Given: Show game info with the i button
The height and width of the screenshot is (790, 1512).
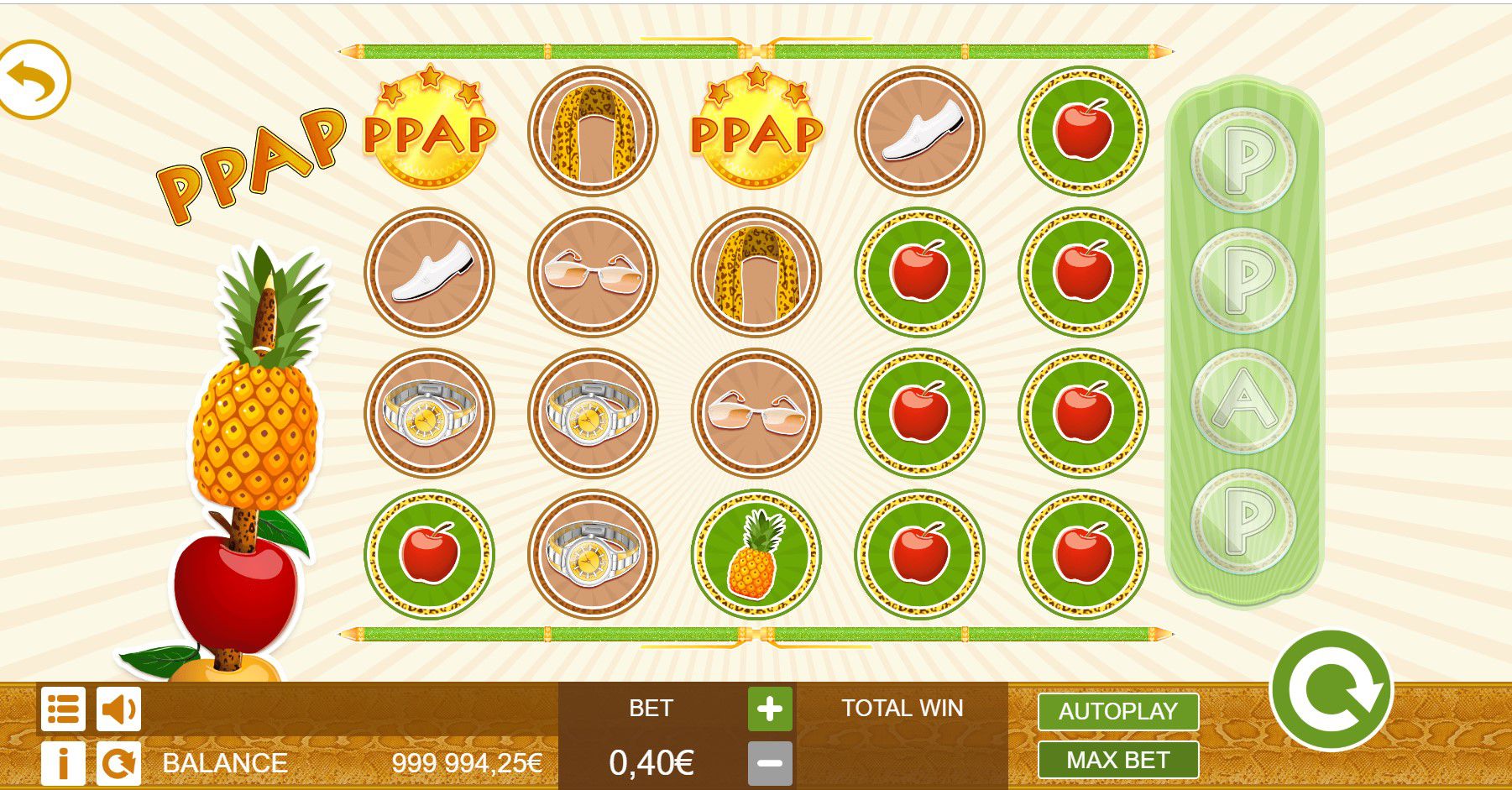Looking at the screenshot, I should click(63, 763).
